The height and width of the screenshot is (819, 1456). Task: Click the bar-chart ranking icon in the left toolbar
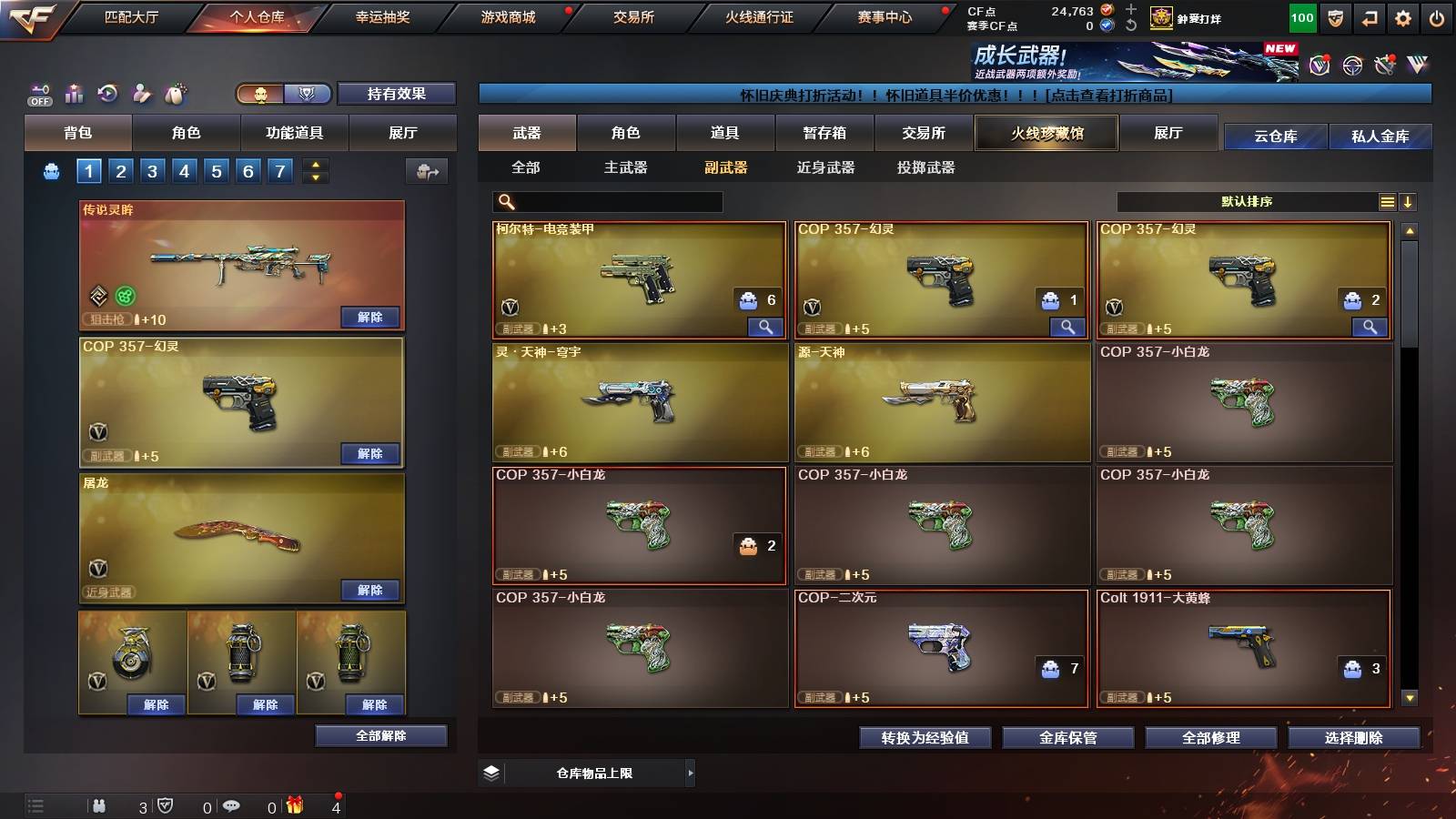click(x=74, y=94)
